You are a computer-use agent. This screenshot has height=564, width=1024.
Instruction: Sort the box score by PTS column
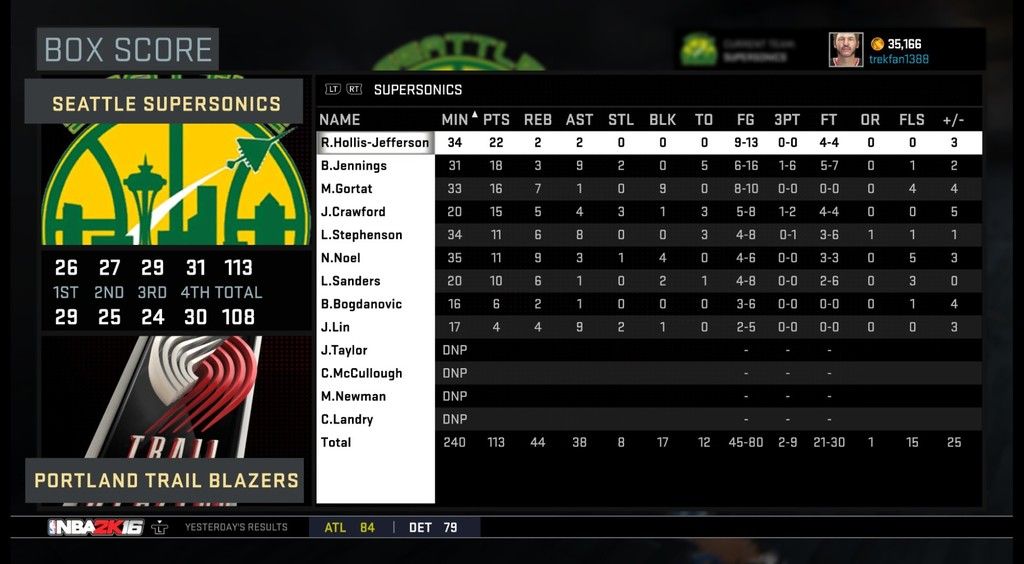496,120
